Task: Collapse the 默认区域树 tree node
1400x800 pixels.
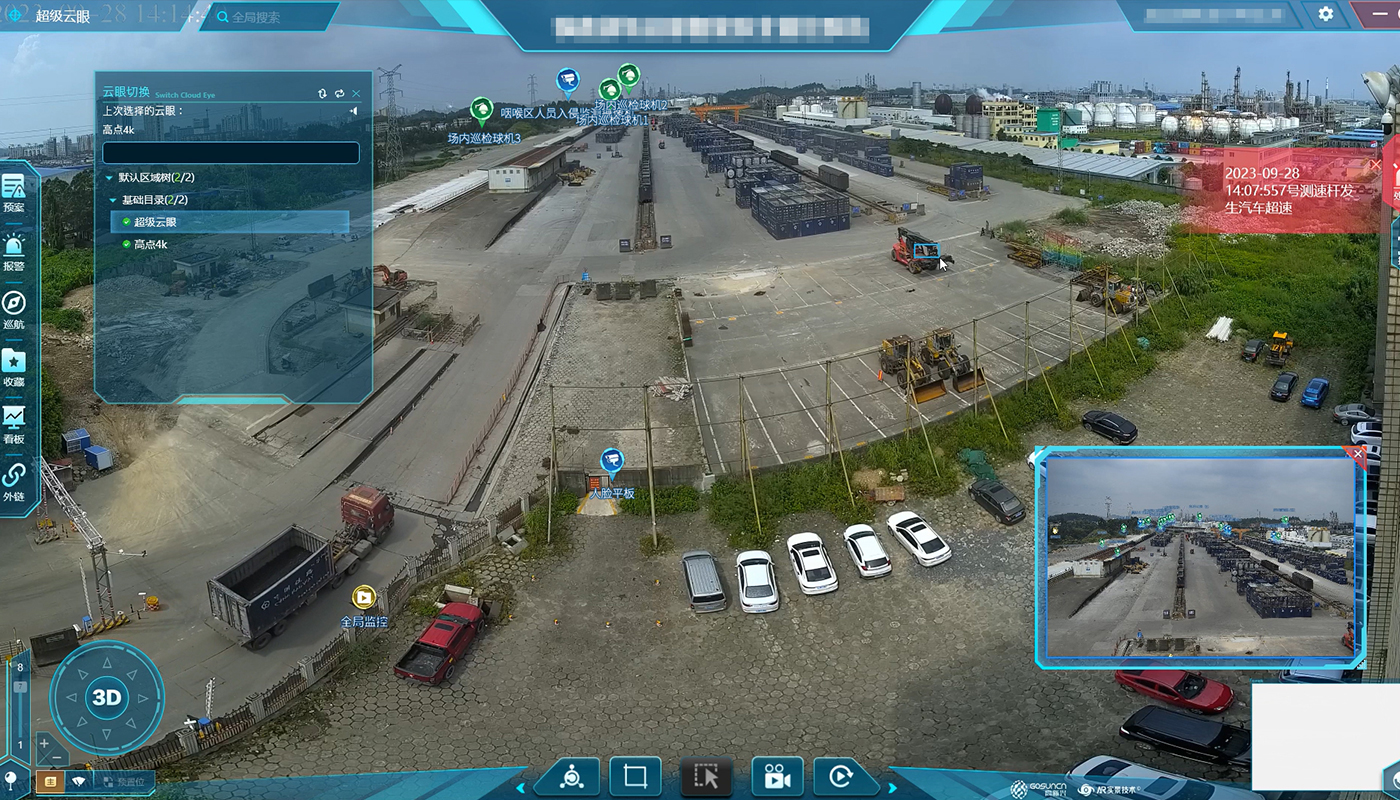Action: pos(110,178)
